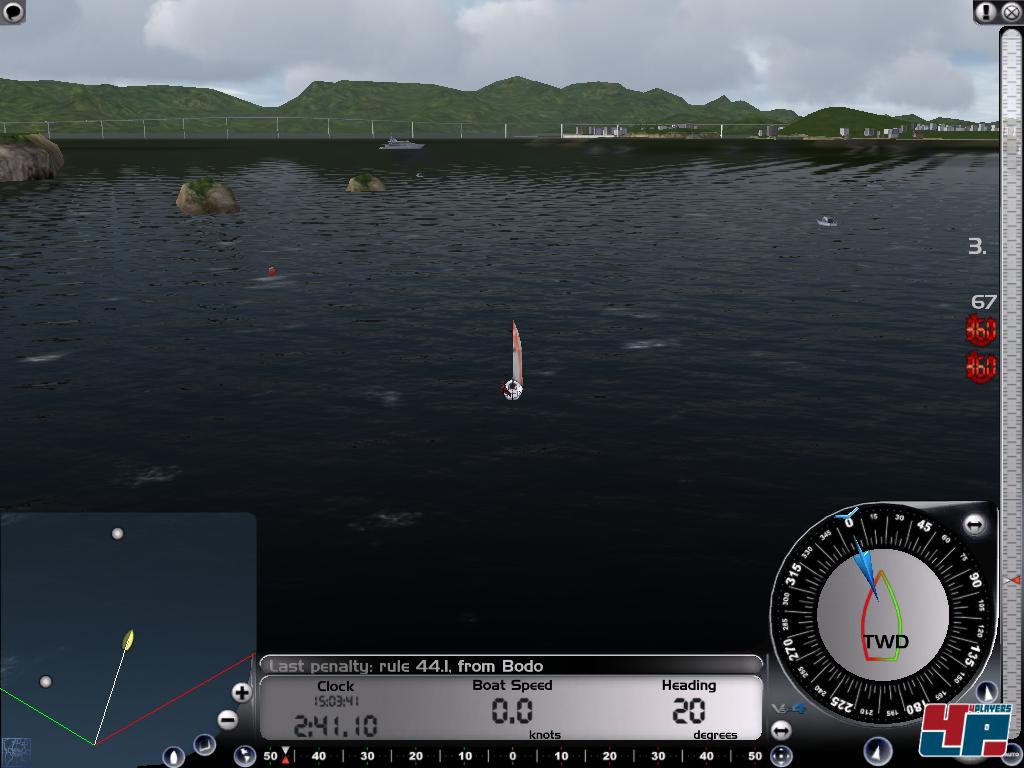
Task: Close the game with the X button
Action: [1010, 12]
